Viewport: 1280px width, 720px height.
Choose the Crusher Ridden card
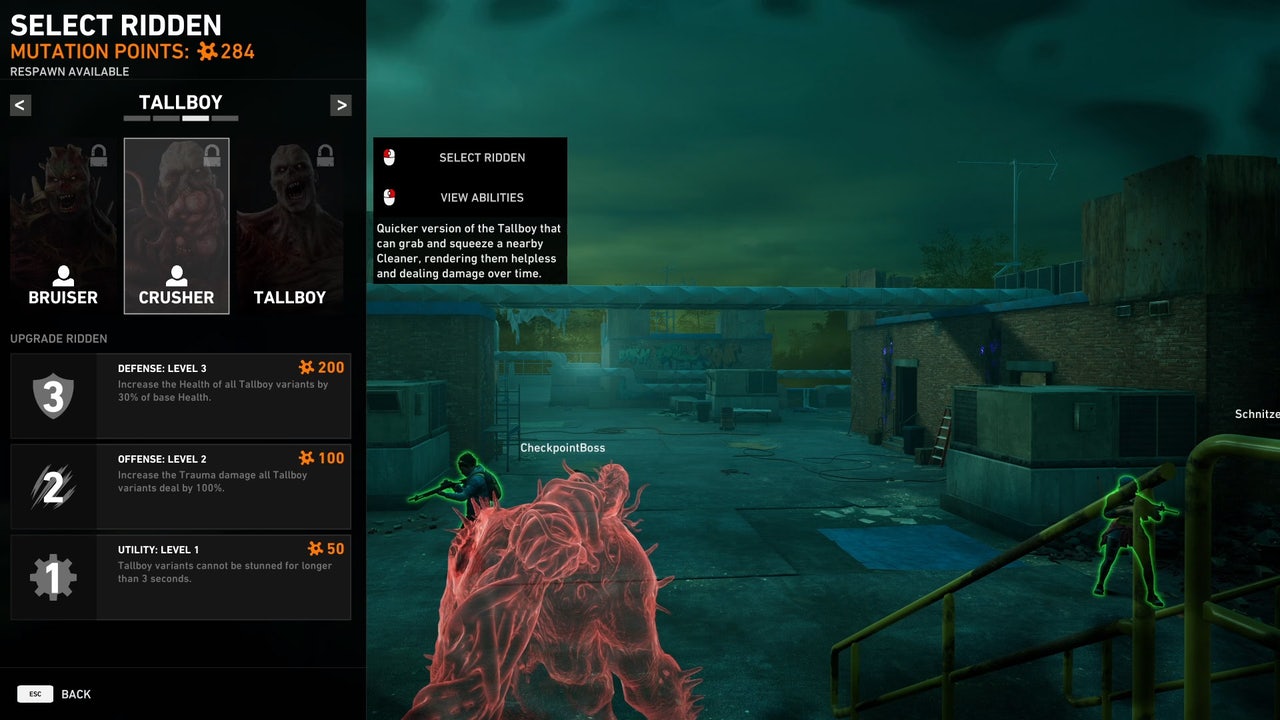point(176,226)
